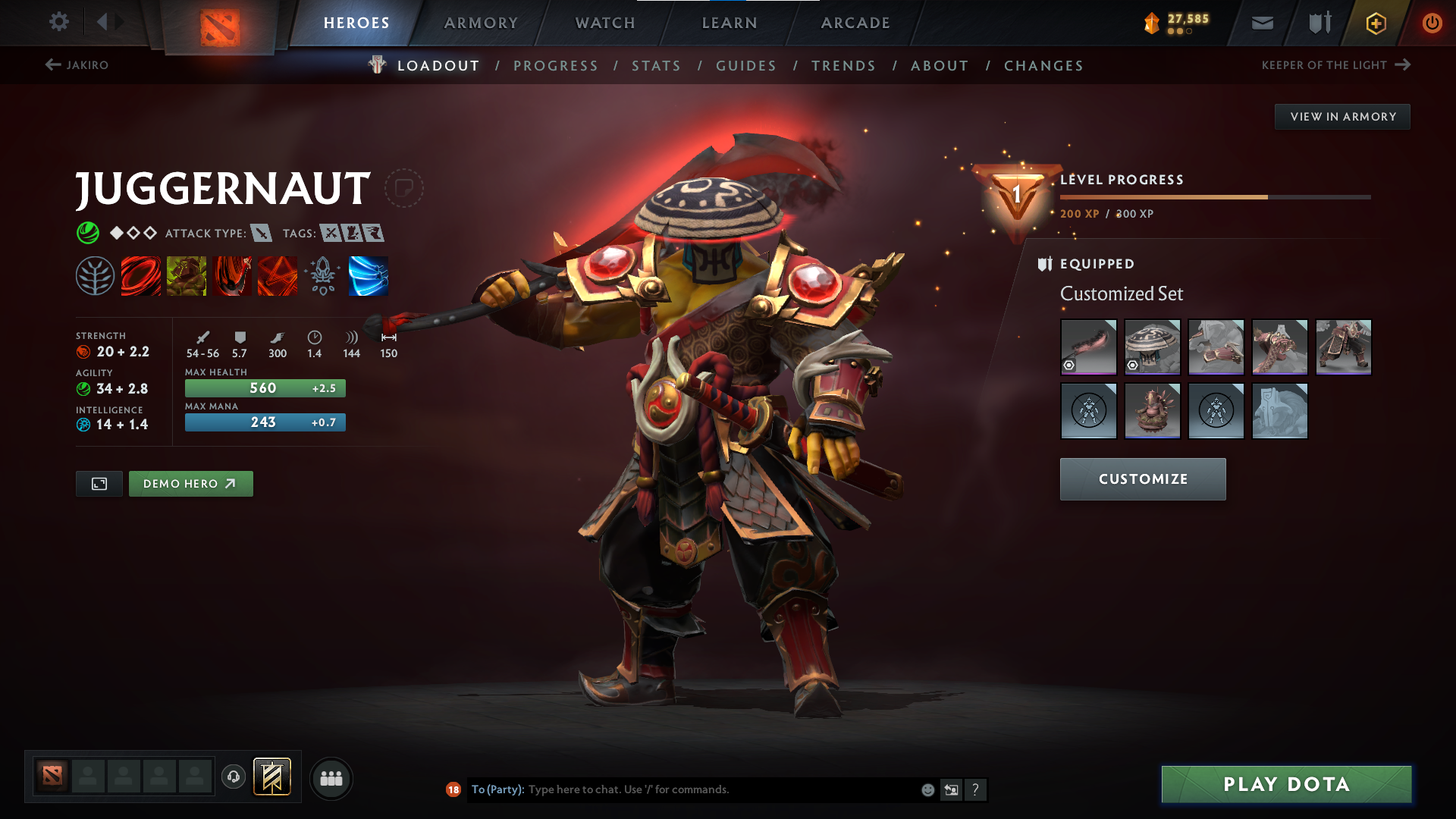This screenshot has width=1456, height=819.
Task: Click the mail envelope icon in top bar
Action: [x=1262, y=23]
